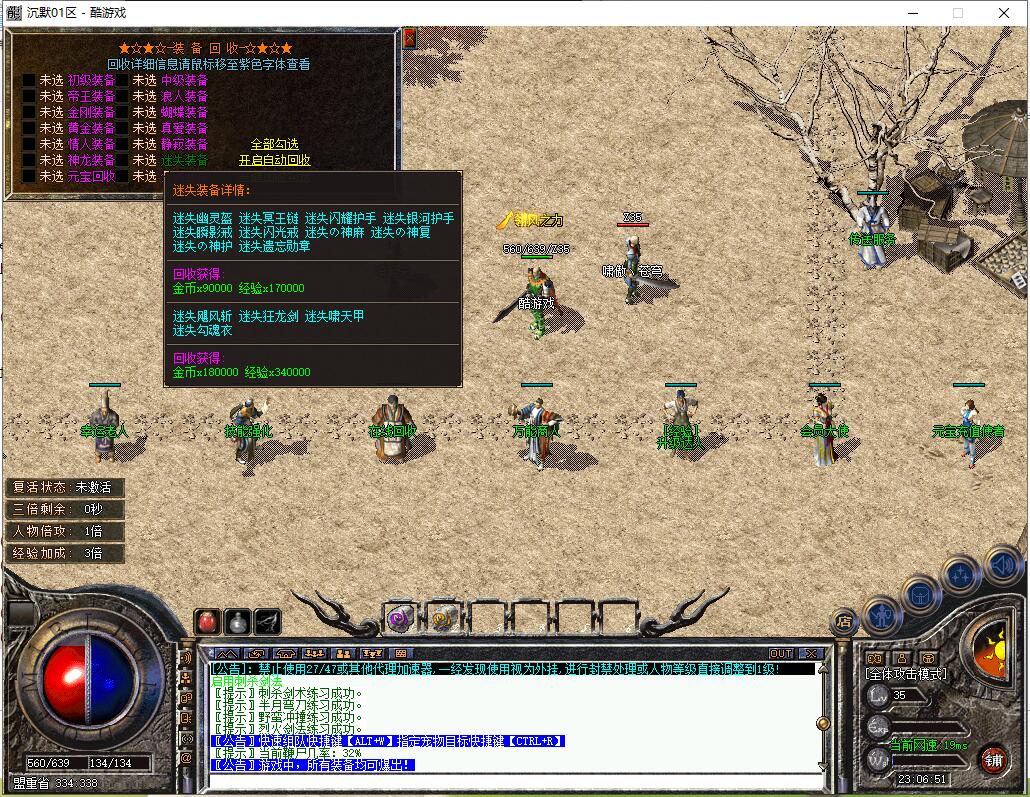Open the skills sparkle round button
1030x797 pixels.
[961, 573]
